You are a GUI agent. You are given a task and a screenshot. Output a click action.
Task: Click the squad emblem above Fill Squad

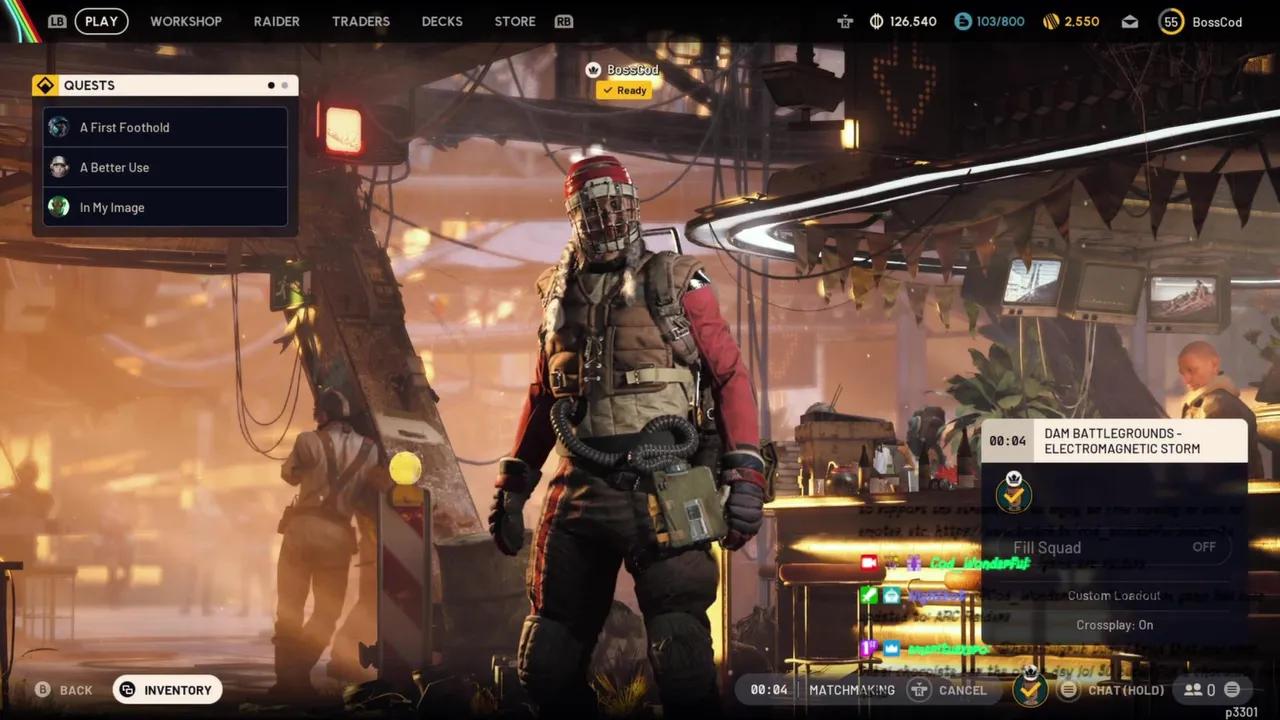[1013, 493]
